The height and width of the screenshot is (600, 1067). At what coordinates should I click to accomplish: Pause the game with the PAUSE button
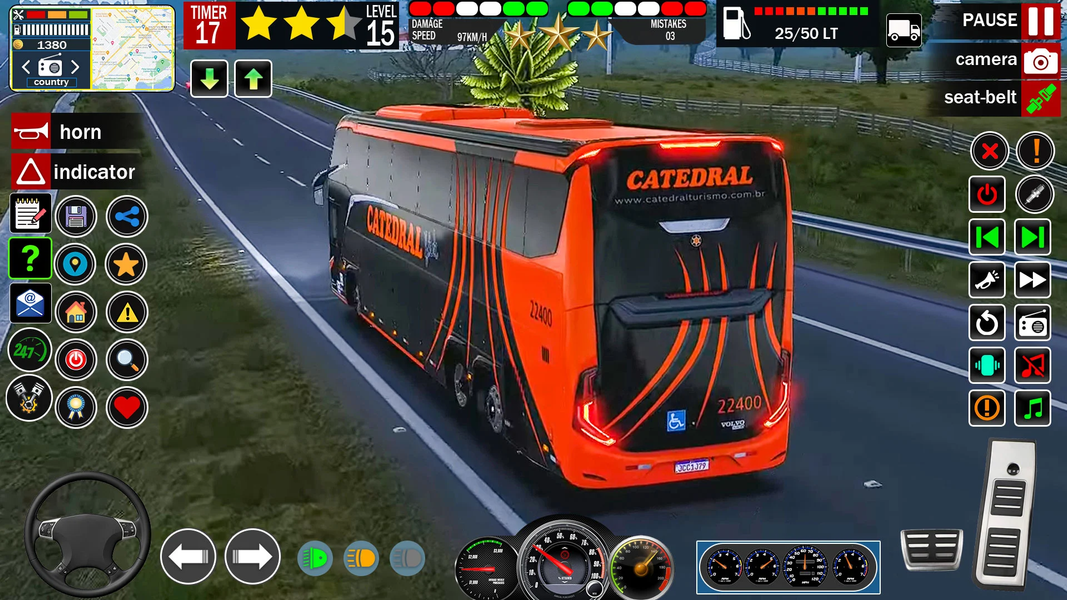(x=1040, y=21)
